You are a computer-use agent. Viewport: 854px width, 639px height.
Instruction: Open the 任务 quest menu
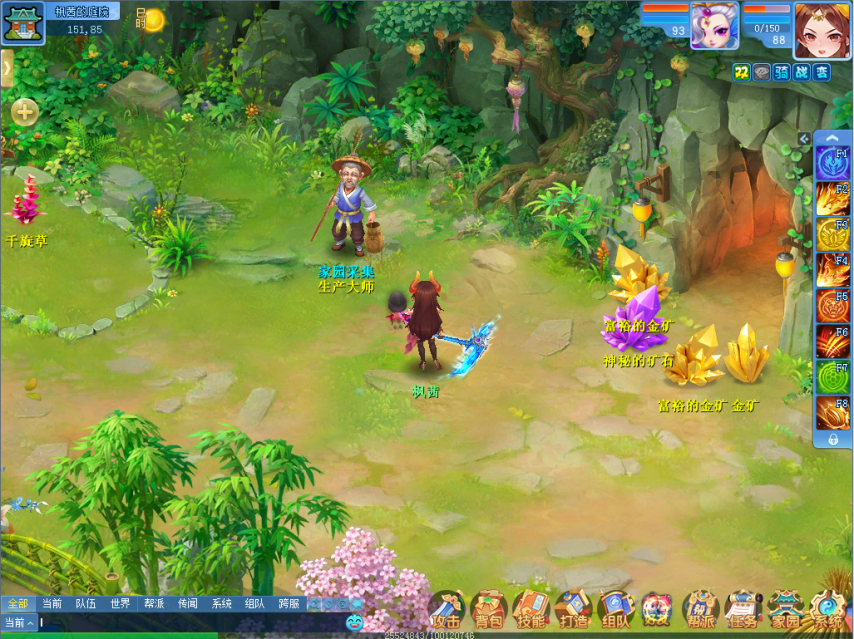click(x=742, y=609)
